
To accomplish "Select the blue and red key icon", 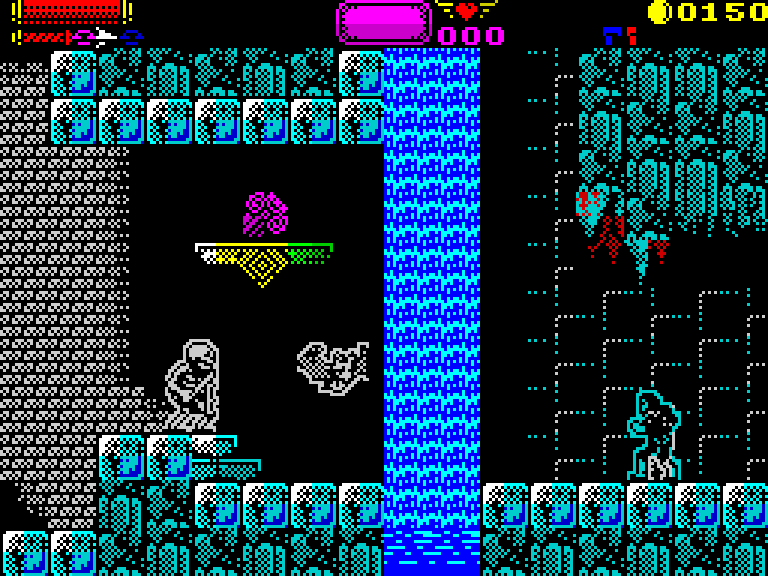I will (x=619, y=36).
